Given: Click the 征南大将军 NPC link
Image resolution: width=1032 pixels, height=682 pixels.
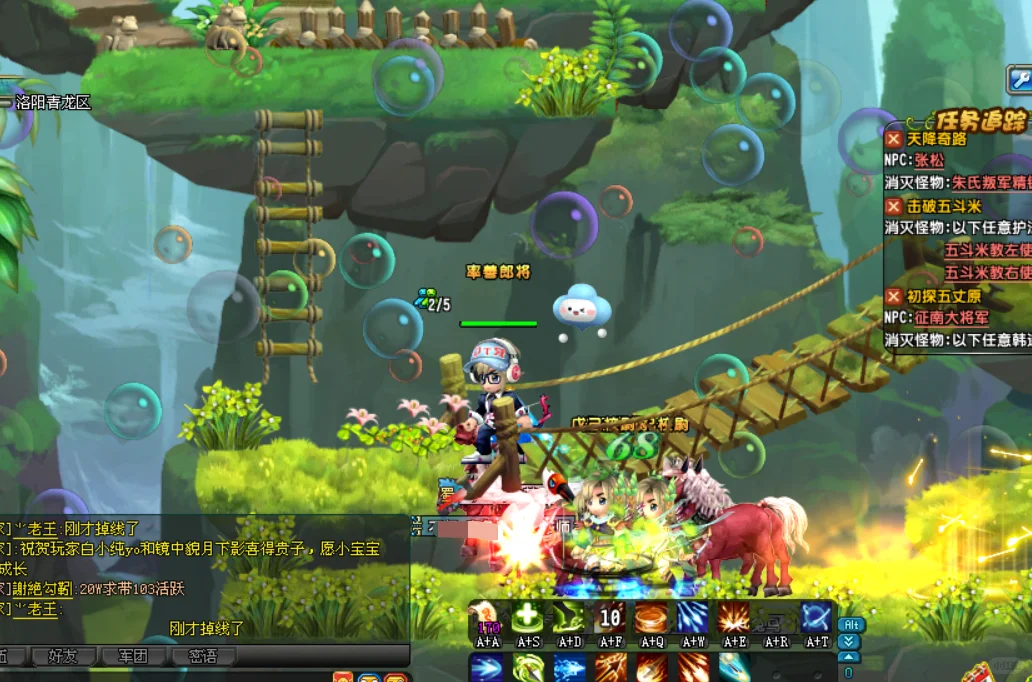Looking at the screenshot, I should 951,318.
